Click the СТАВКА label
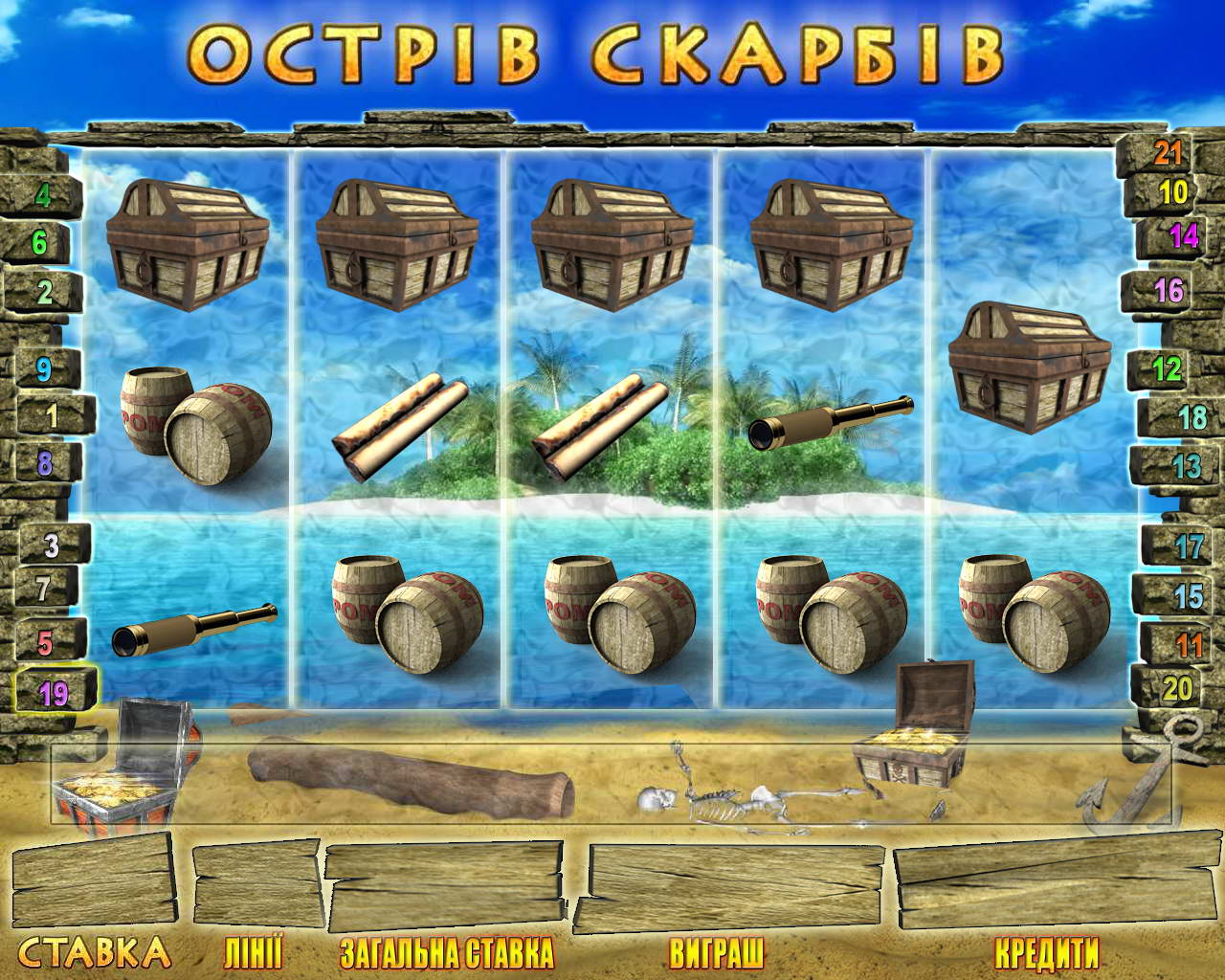Viewport: 1225px width, 980px height. click(96, 952)
